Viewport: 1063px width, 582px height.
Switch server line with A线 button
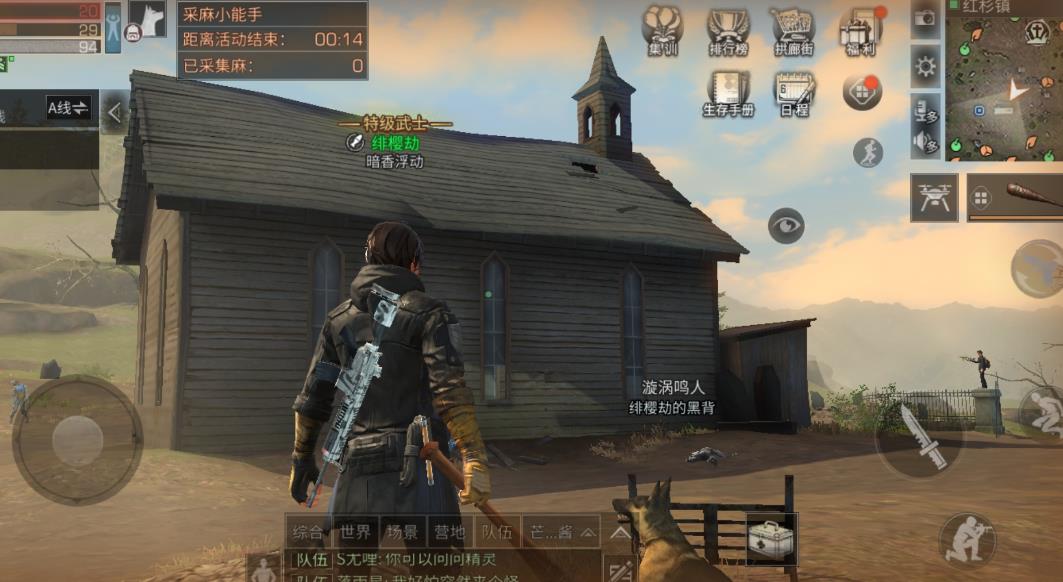[x=69, y=107]
